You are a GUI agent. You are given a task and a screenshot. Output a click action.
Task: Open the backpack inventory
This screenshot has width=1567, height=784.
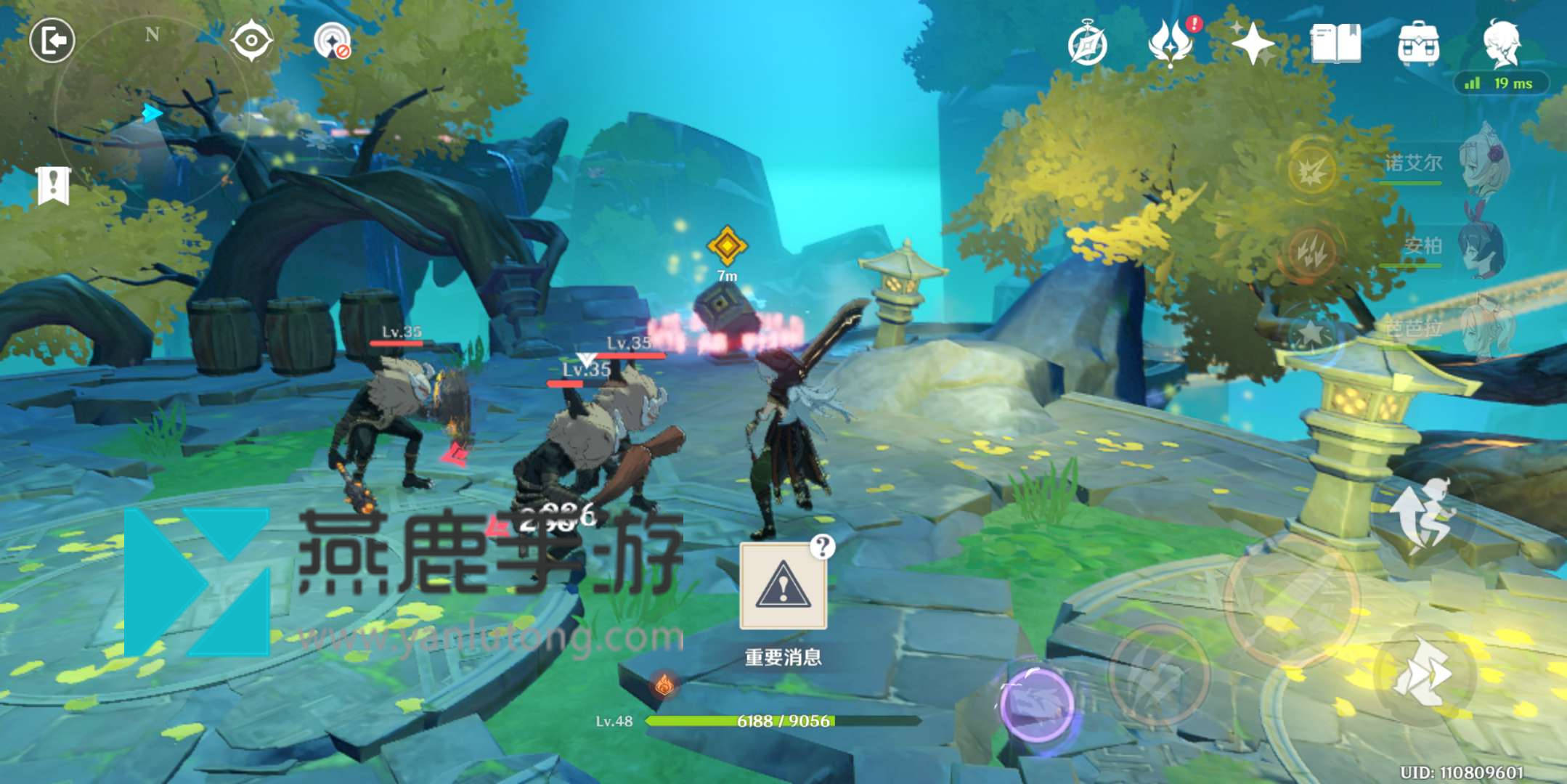[1418, 44]
